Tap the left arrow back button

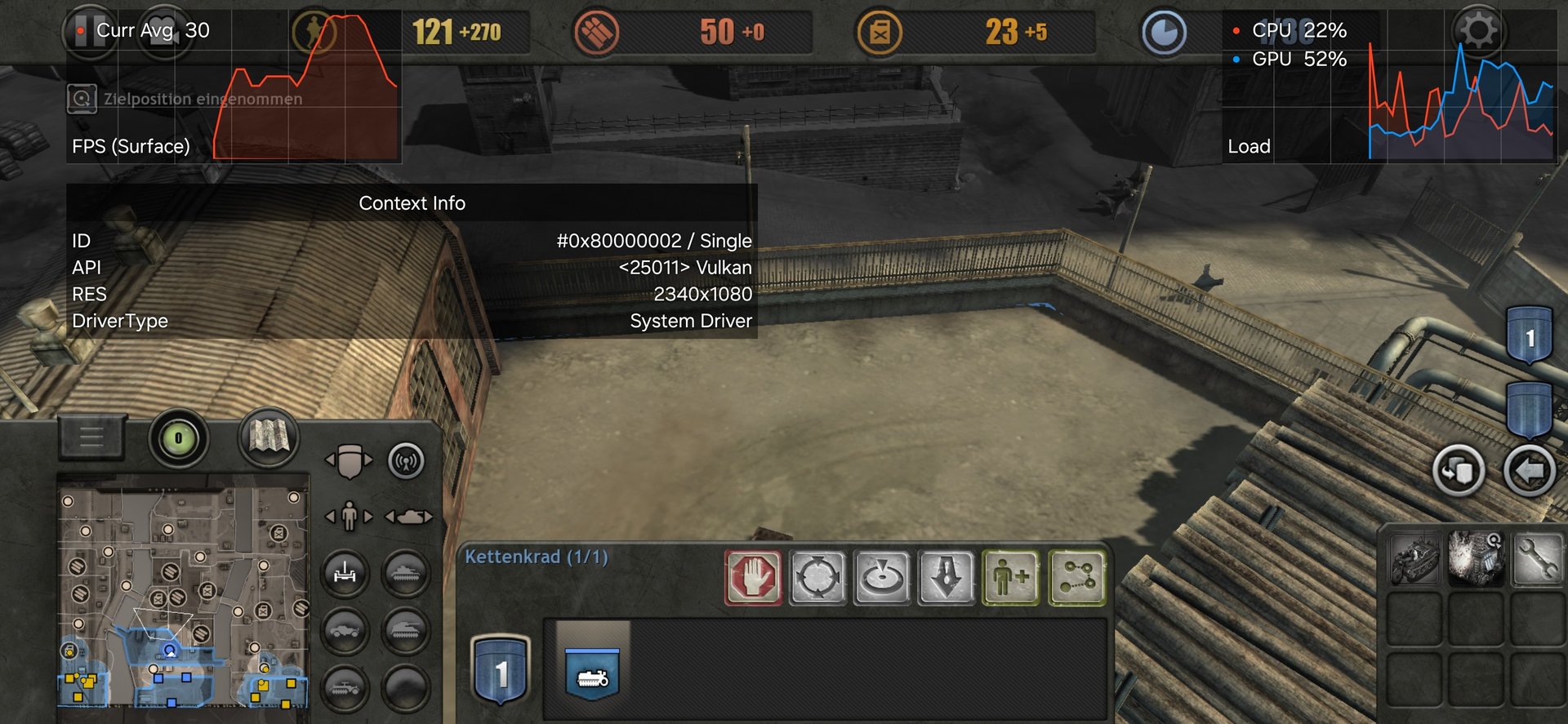1529,471
